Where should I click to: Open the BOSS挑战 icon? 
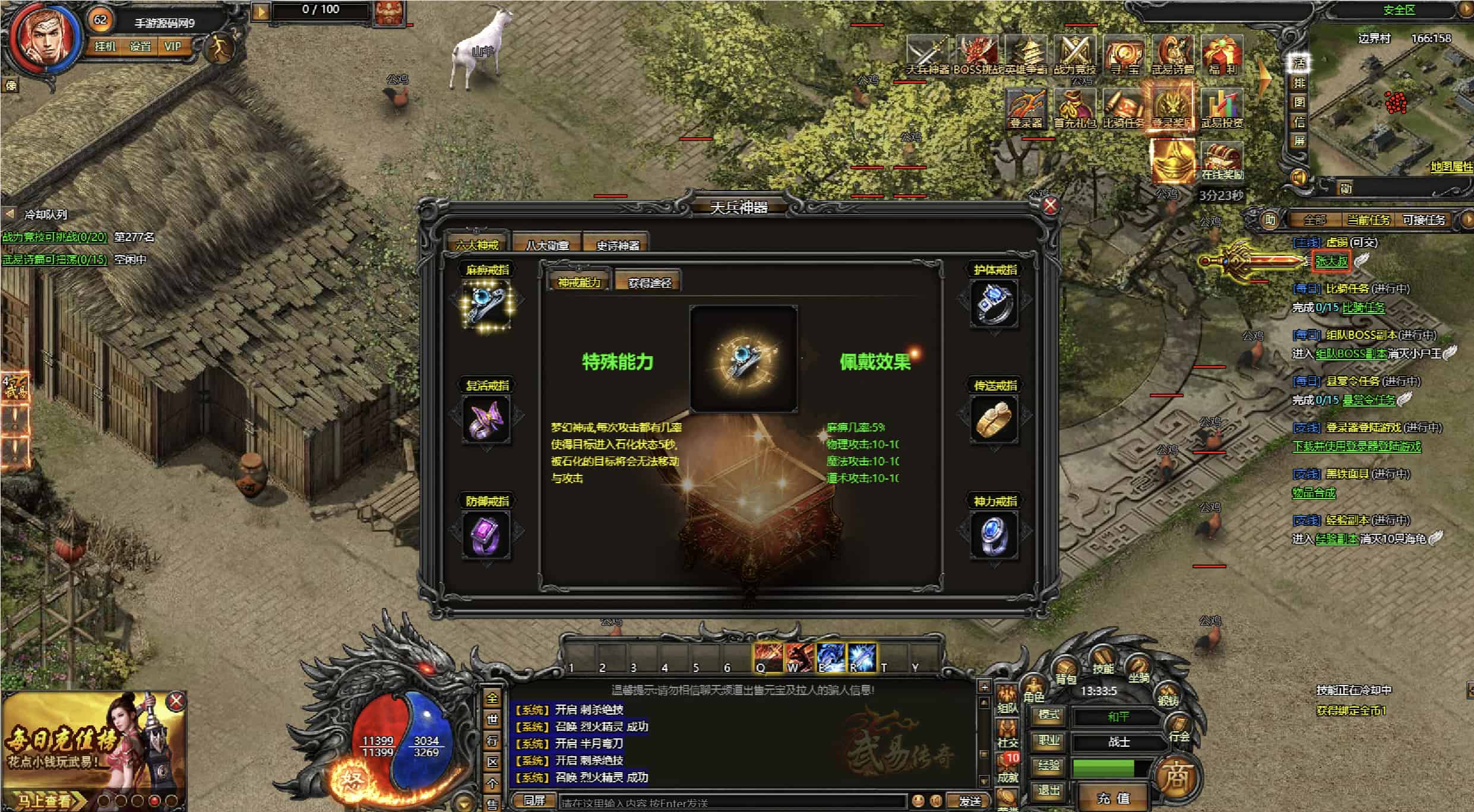pos(977,53)
